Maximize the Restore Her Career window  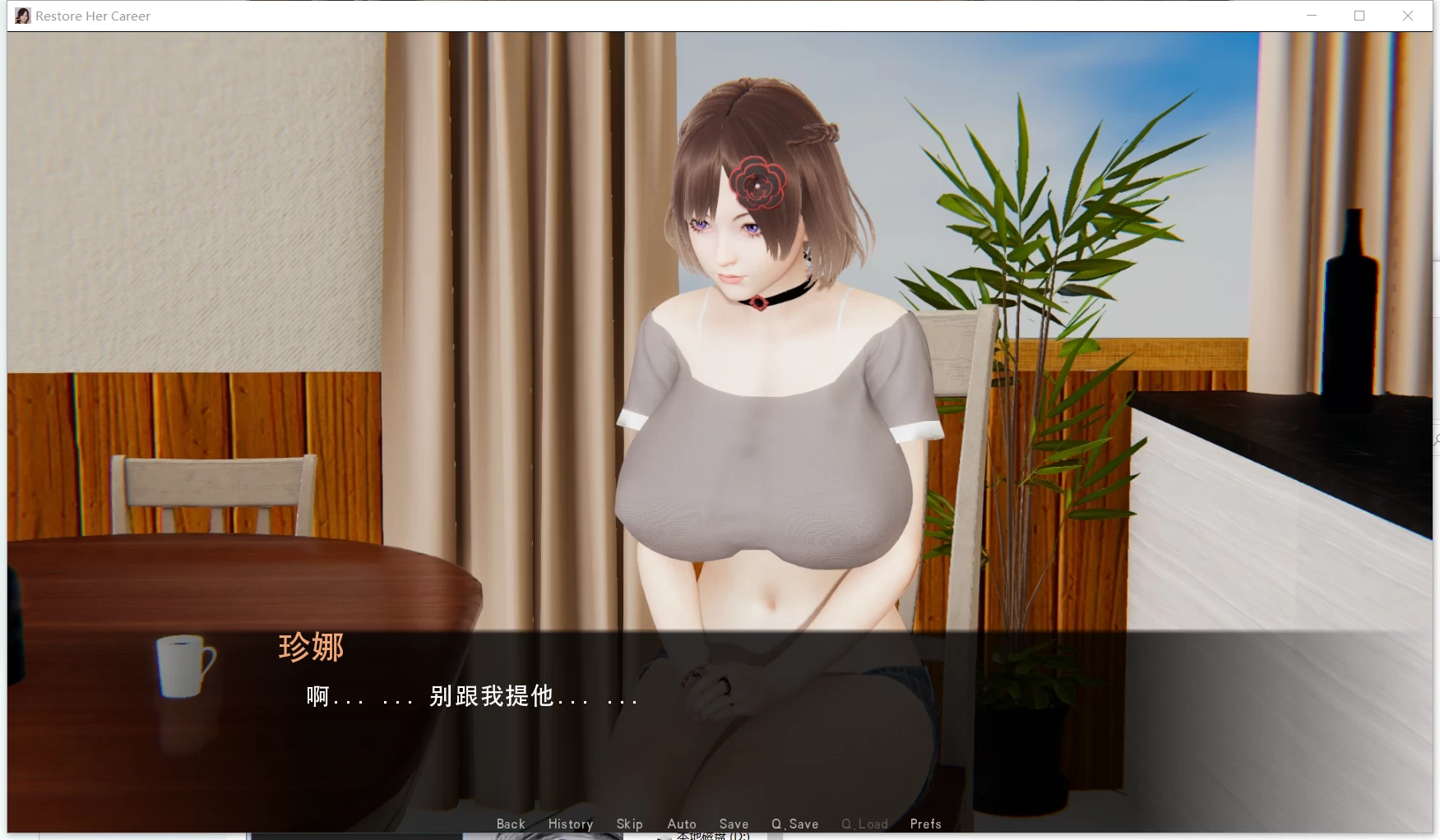(1359, 15)
